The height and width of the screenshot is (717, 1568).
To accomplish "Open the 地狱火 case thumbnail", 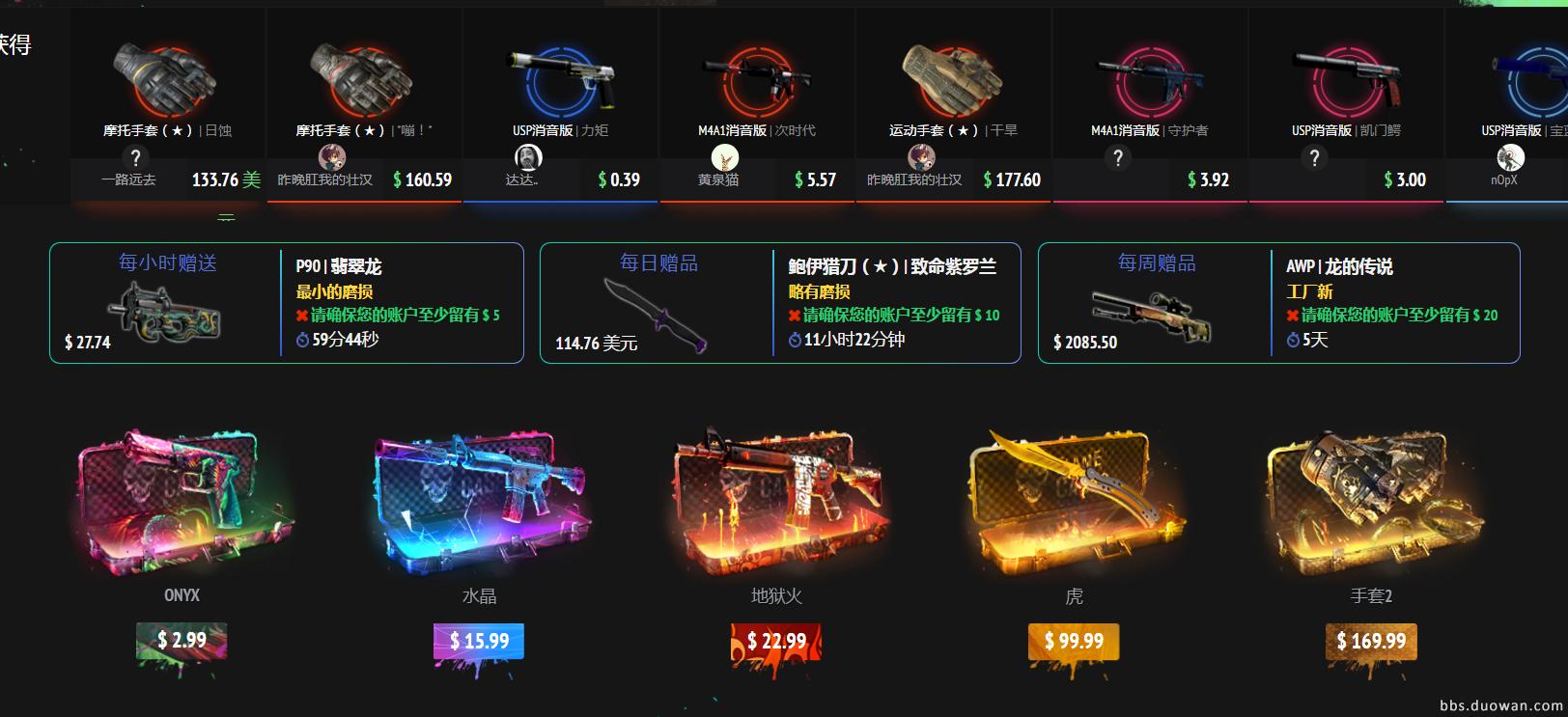I will (x=775, y=507).
